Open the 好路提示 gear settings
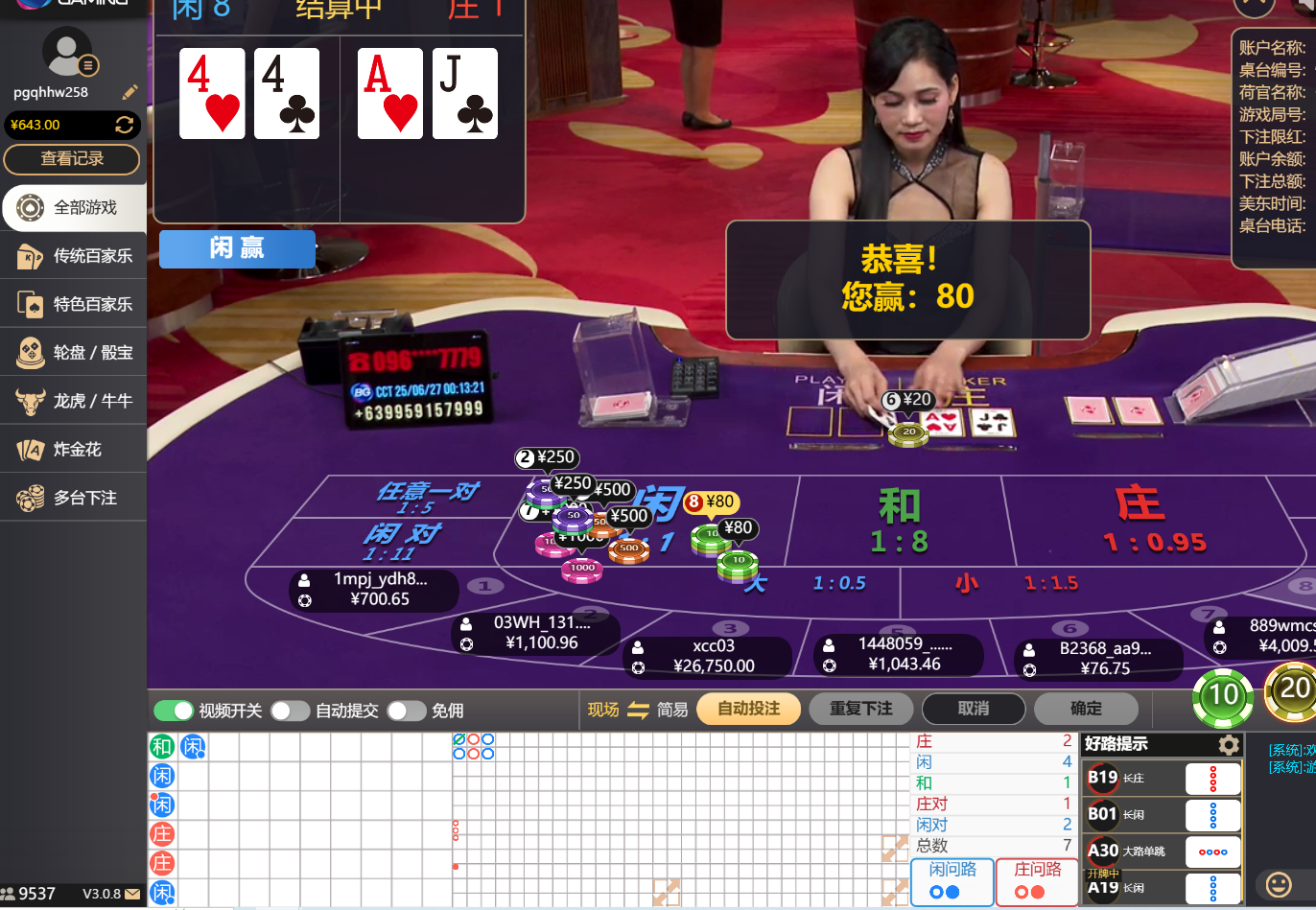1316x910 pixels. coord(1228,745)
